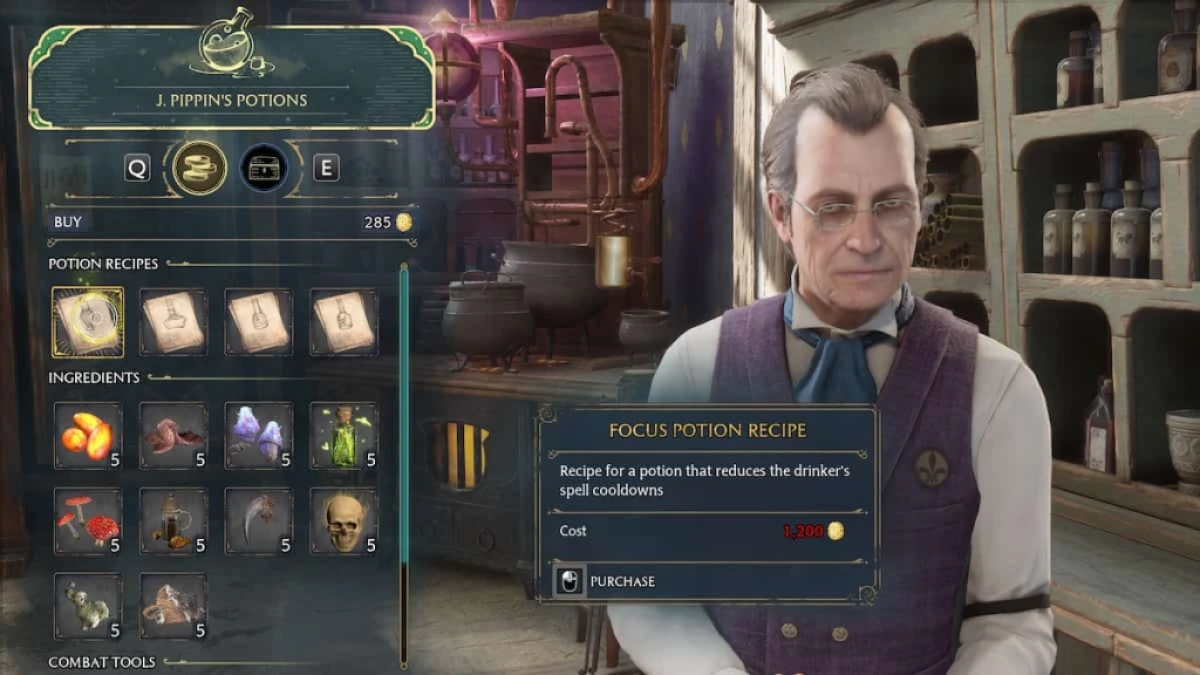Pick the curved fang ingredient

[x=259, y=521]
